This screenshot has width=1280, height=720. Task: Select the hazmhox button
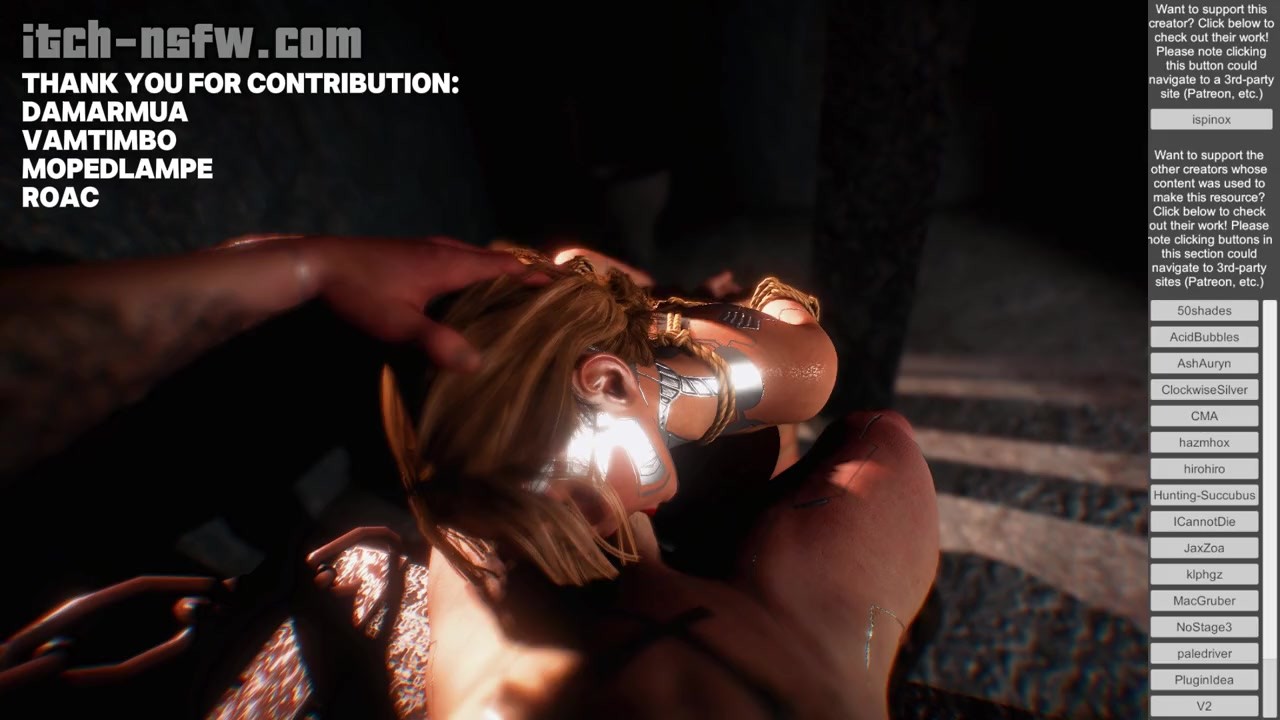coord(1204,442)
